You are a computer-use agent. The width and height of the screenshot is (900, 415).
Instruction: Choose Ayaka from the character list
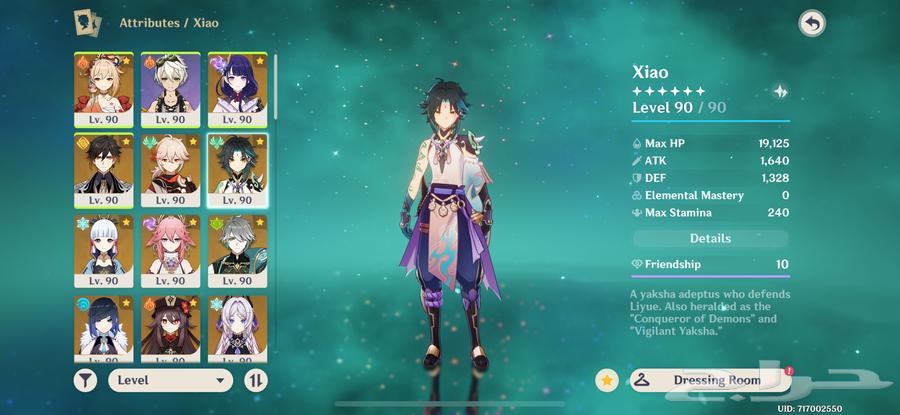coord(103,250)
